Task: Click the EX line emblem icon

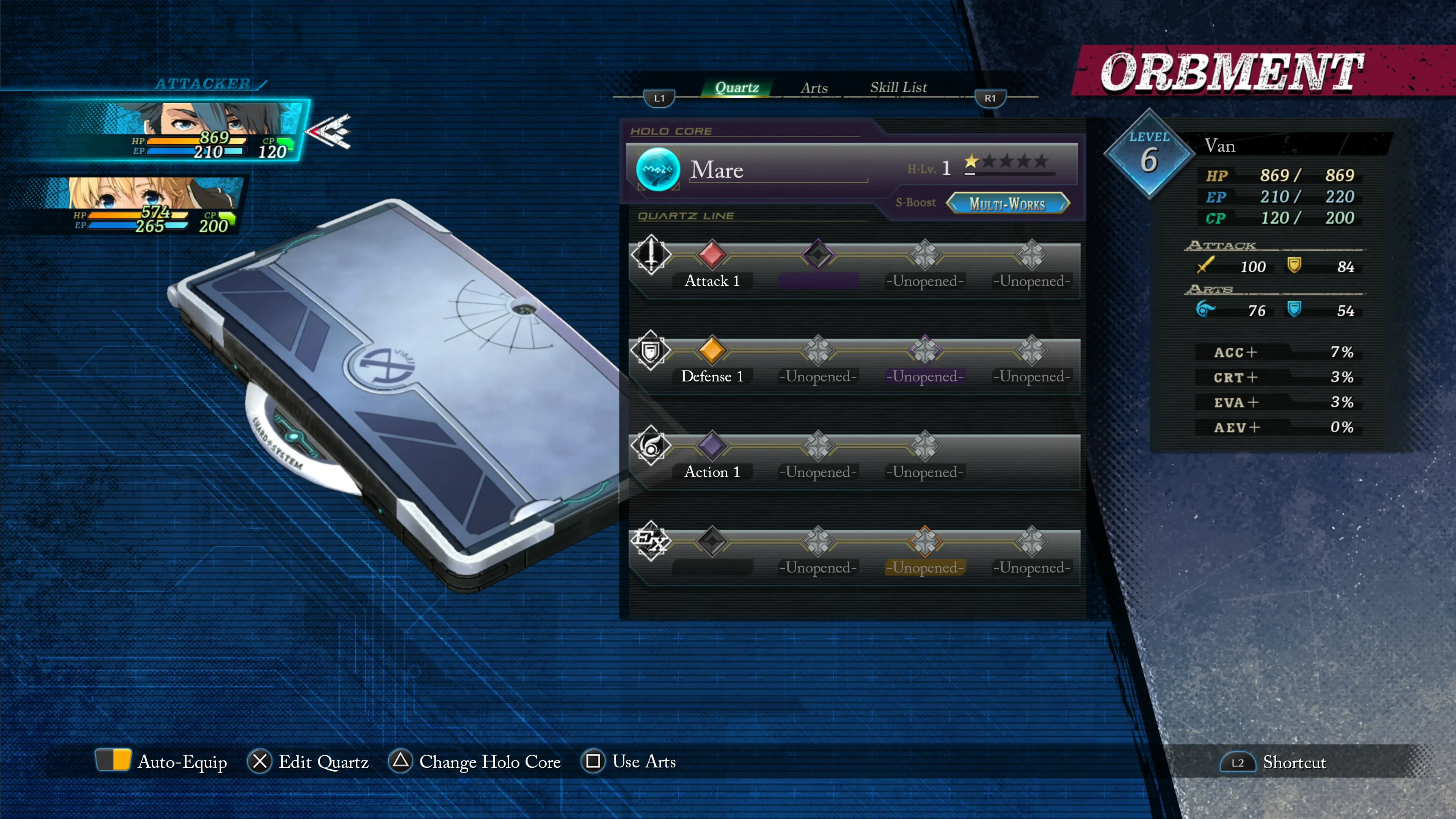Action: coord(651,541)
